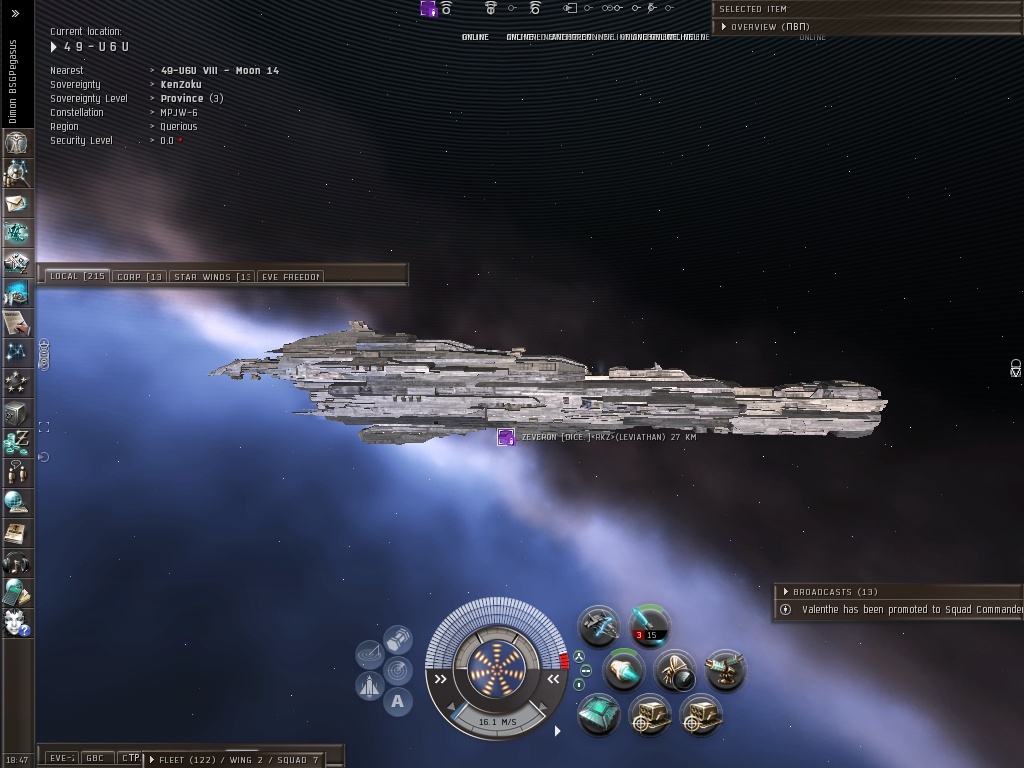Switch to the EVE Freedom chat tab

(x=290, y=276)
